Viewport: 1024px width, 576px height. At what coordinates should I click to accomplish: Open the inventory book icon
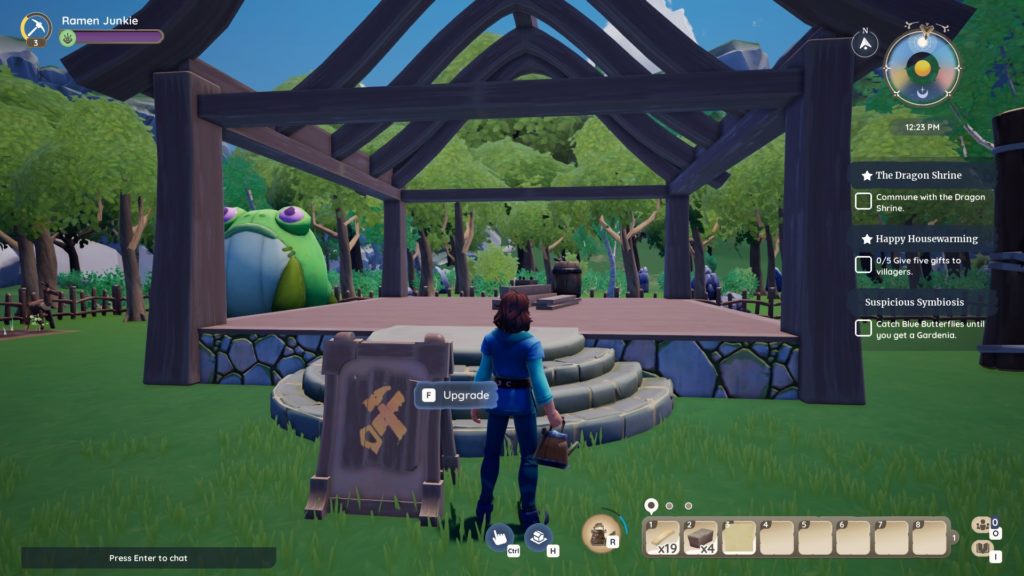981,550
